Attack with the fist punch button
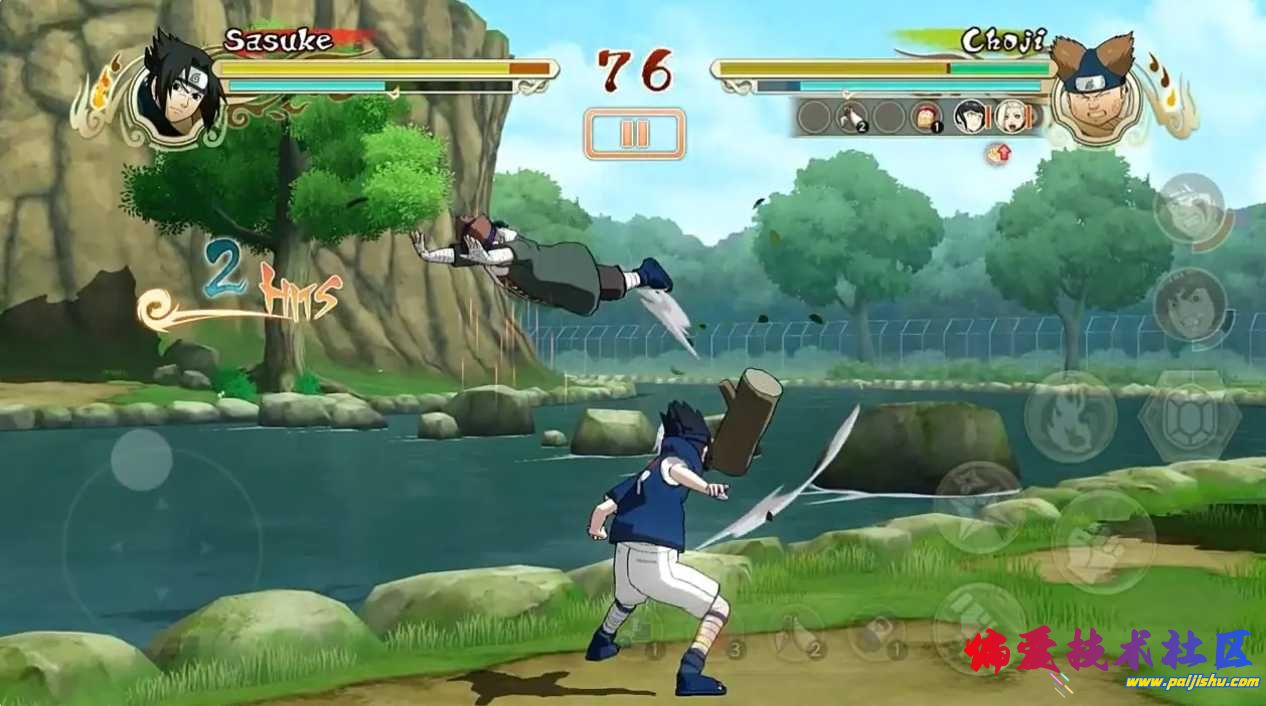The image size is (1266, 706). pyautogui.click(x=1103, y=541)
